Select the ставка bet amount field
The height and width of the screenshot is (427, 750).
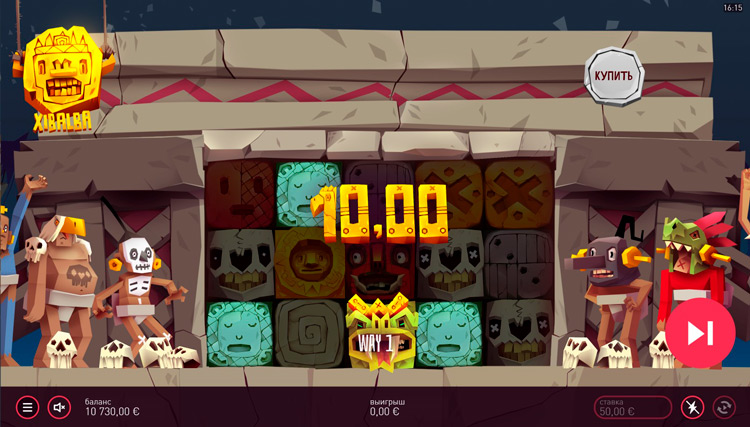coord(633,407)
